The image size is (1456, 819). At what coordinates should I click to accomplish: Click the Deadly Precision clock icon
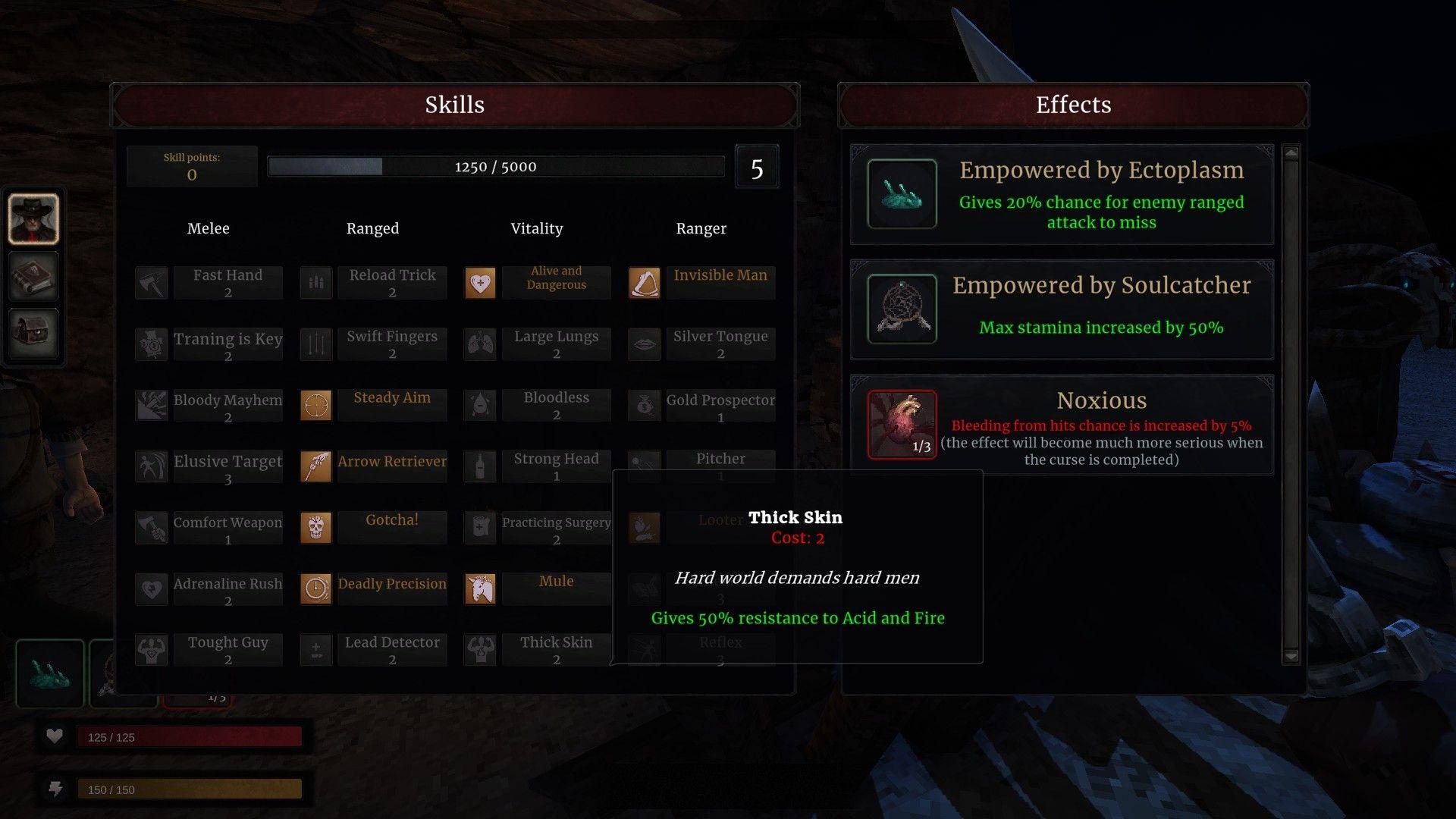click(315, 588)
